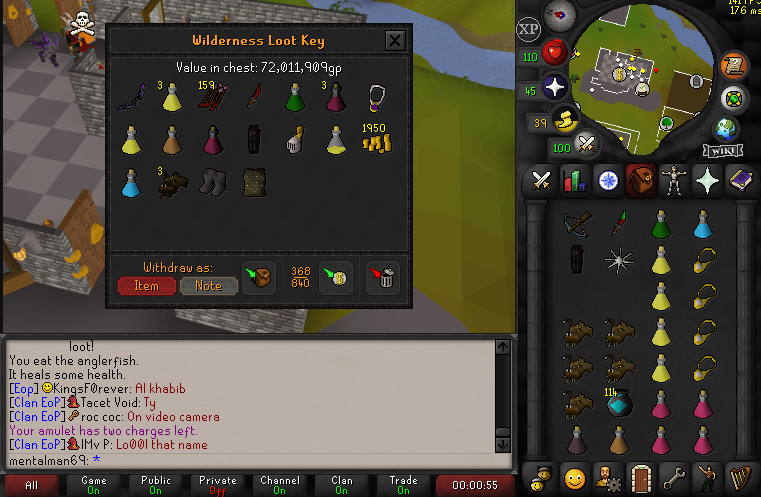Image resolution: width=761 pixels, height=497 pixels.
Task: Open the Worn Equipment tab
Action: pos(672,181)
